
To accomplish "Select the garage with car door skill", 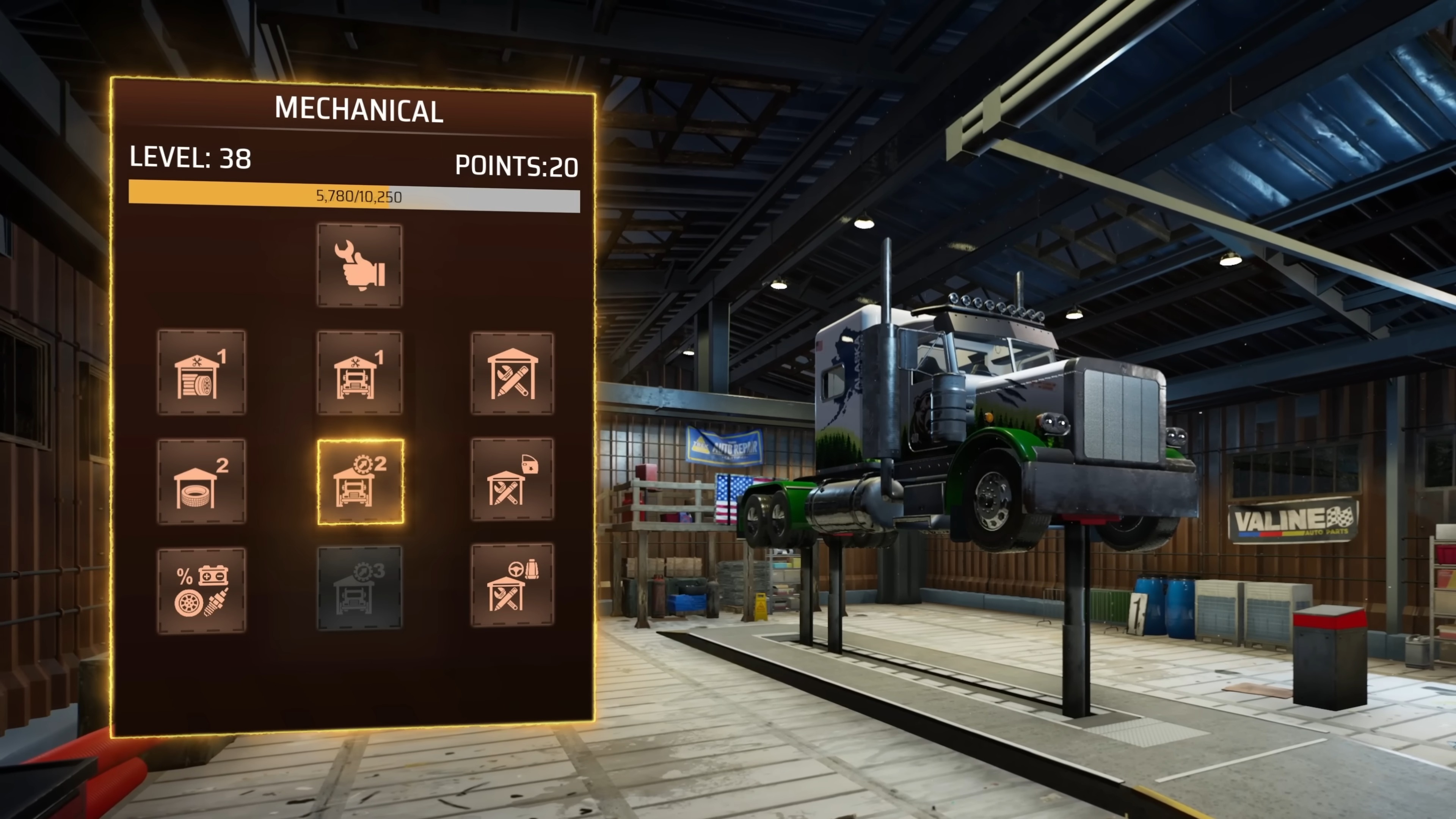I will pyautogui.click(x=512, y=479).
